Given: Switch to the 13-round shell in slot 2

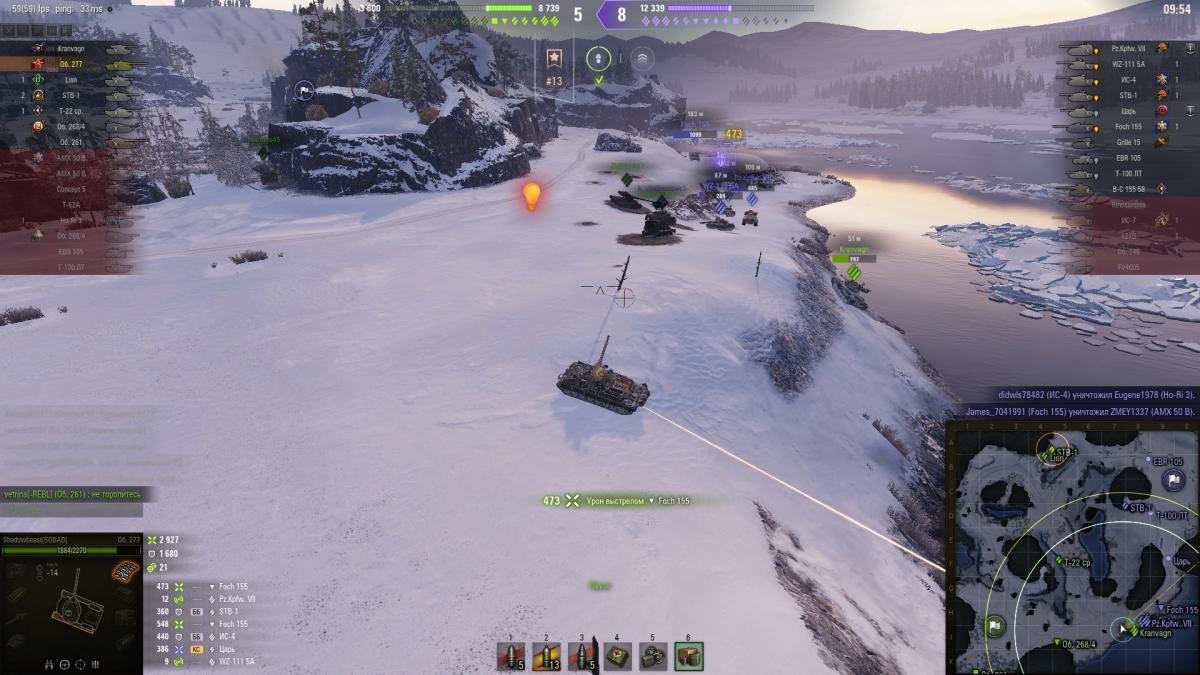Looking at the screenshot, I should click(547, 656).
